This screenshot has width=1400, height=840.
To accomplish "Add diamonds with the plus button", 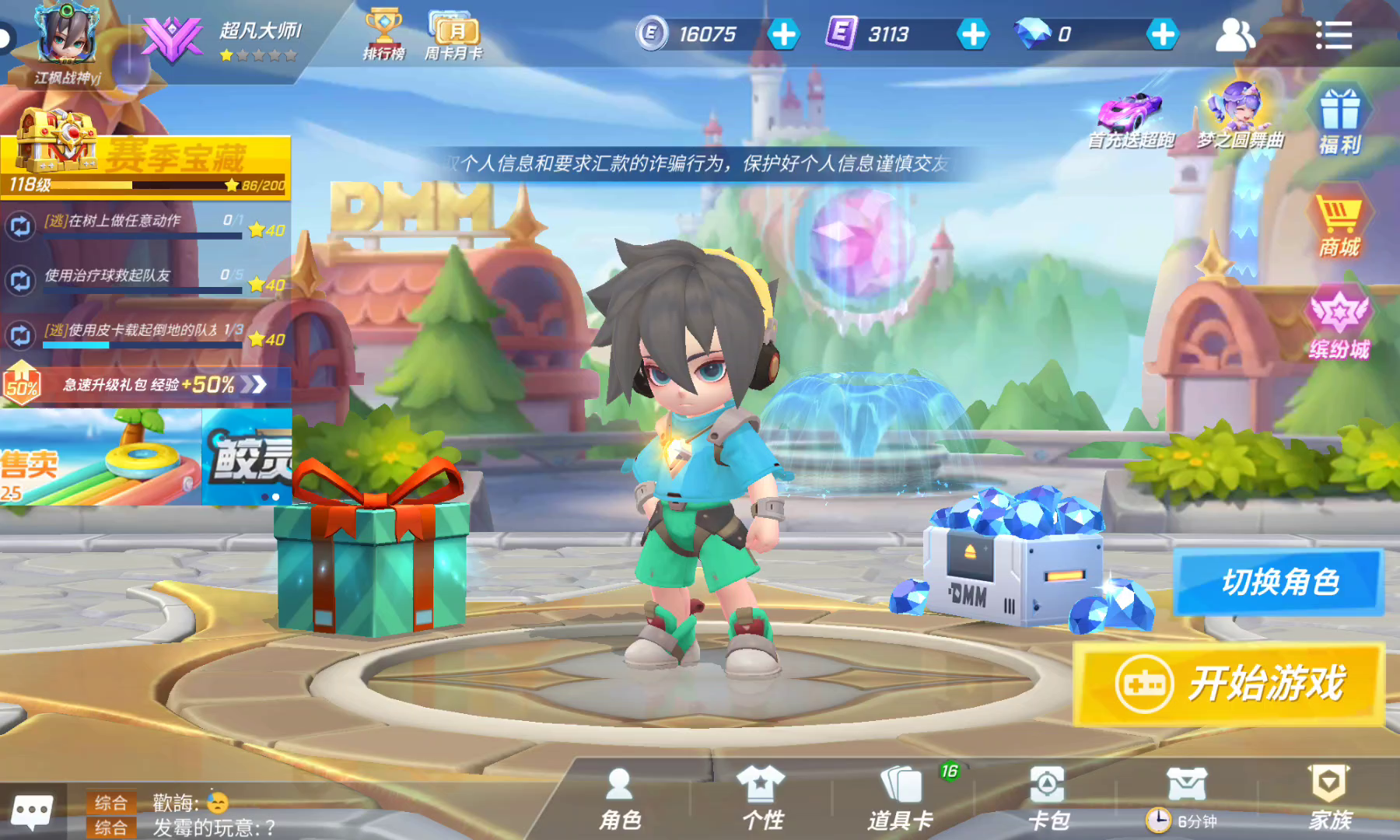I will click(x=1163, y=34).
